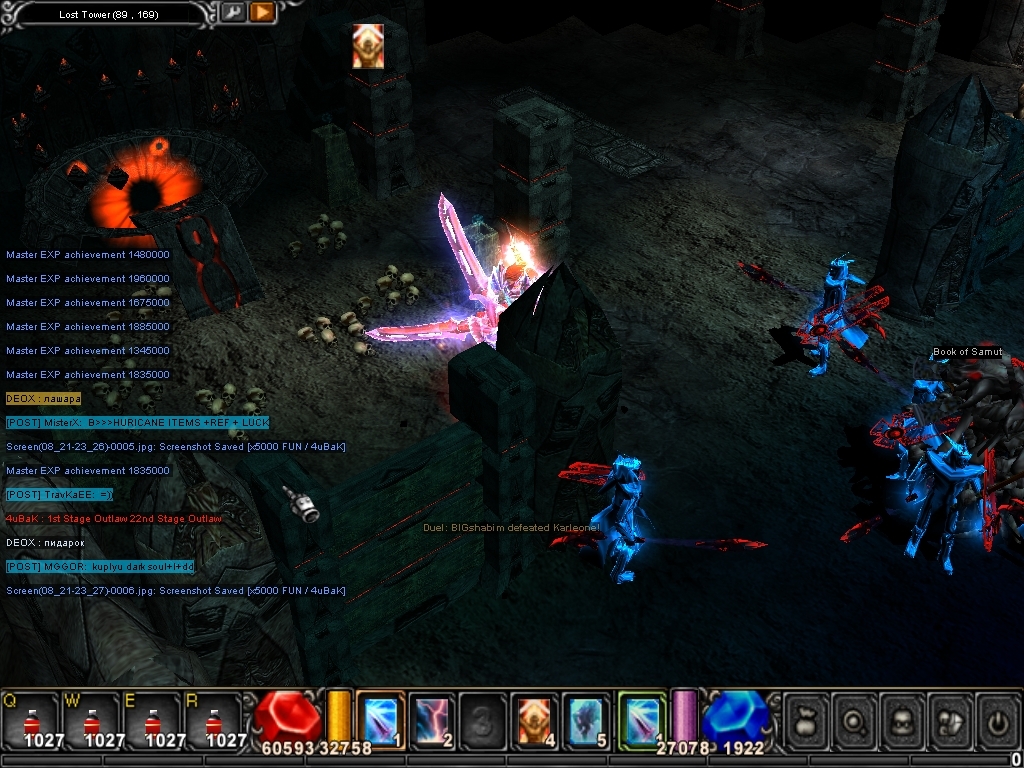Use the red potion in slot E

point(152,721)
